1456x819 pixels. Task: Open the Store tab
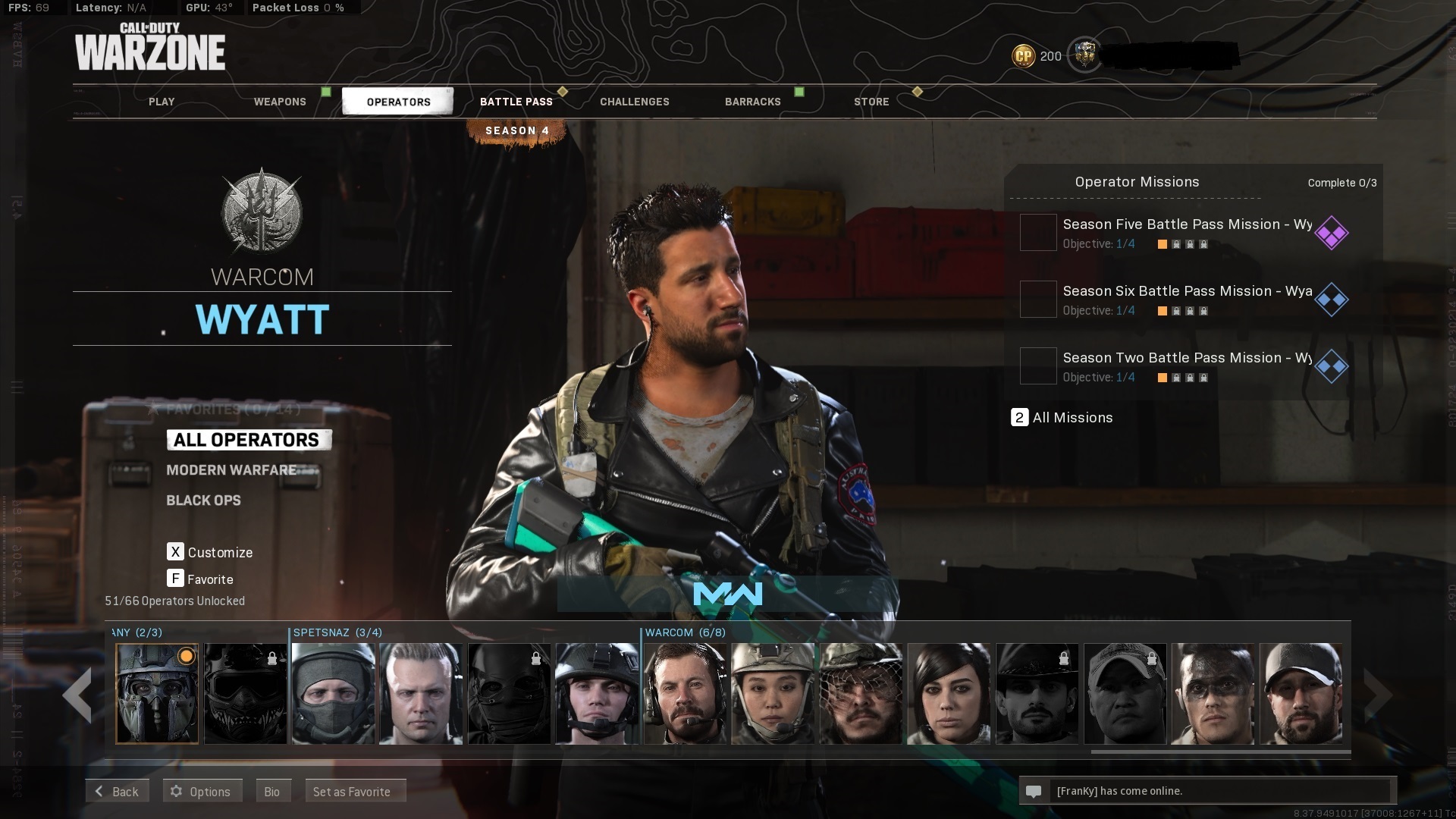coord(871,102)
